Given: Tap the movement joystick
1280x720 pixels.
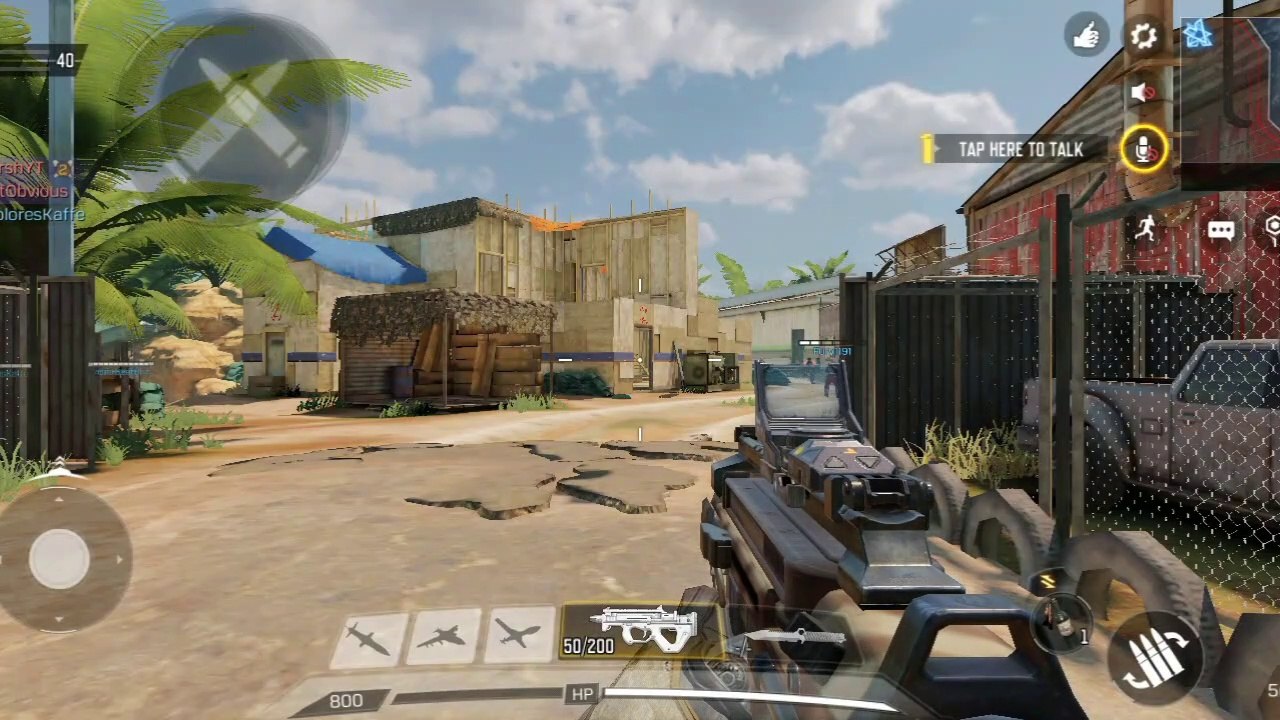Looking at the screenshot, I should [60, 559].
